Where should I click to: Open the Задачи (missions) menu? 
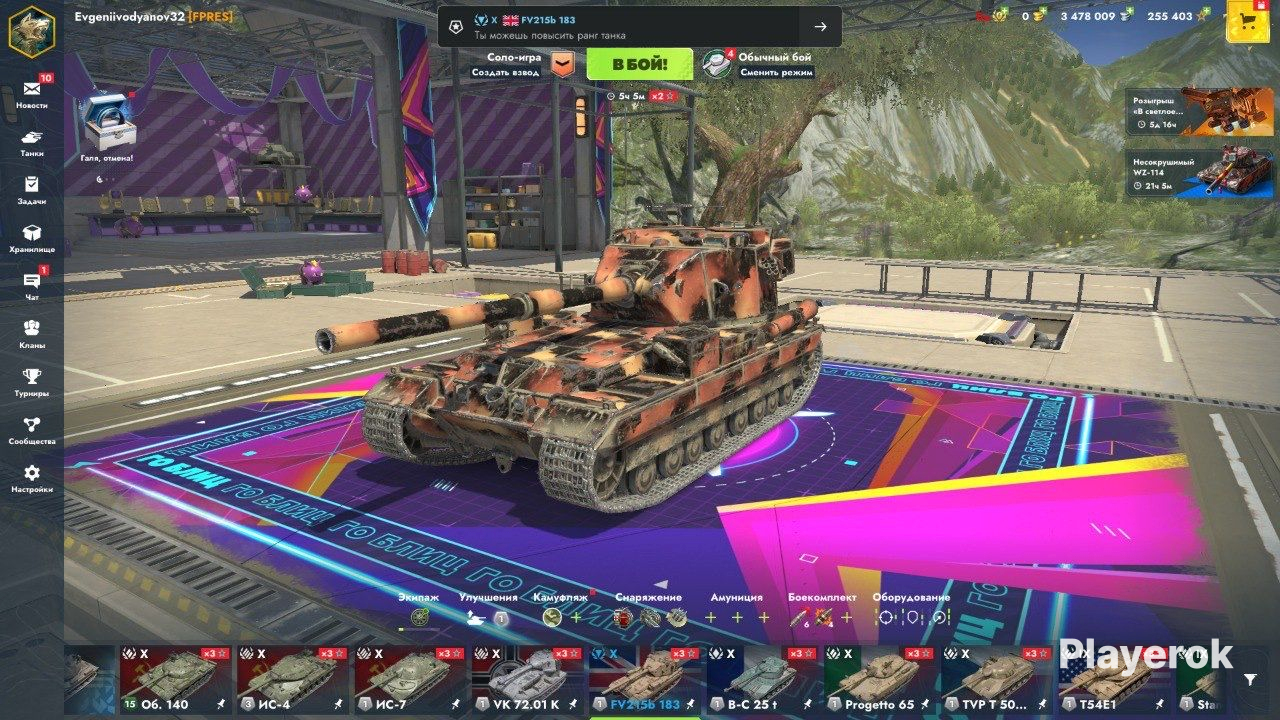tap(32, 189)
